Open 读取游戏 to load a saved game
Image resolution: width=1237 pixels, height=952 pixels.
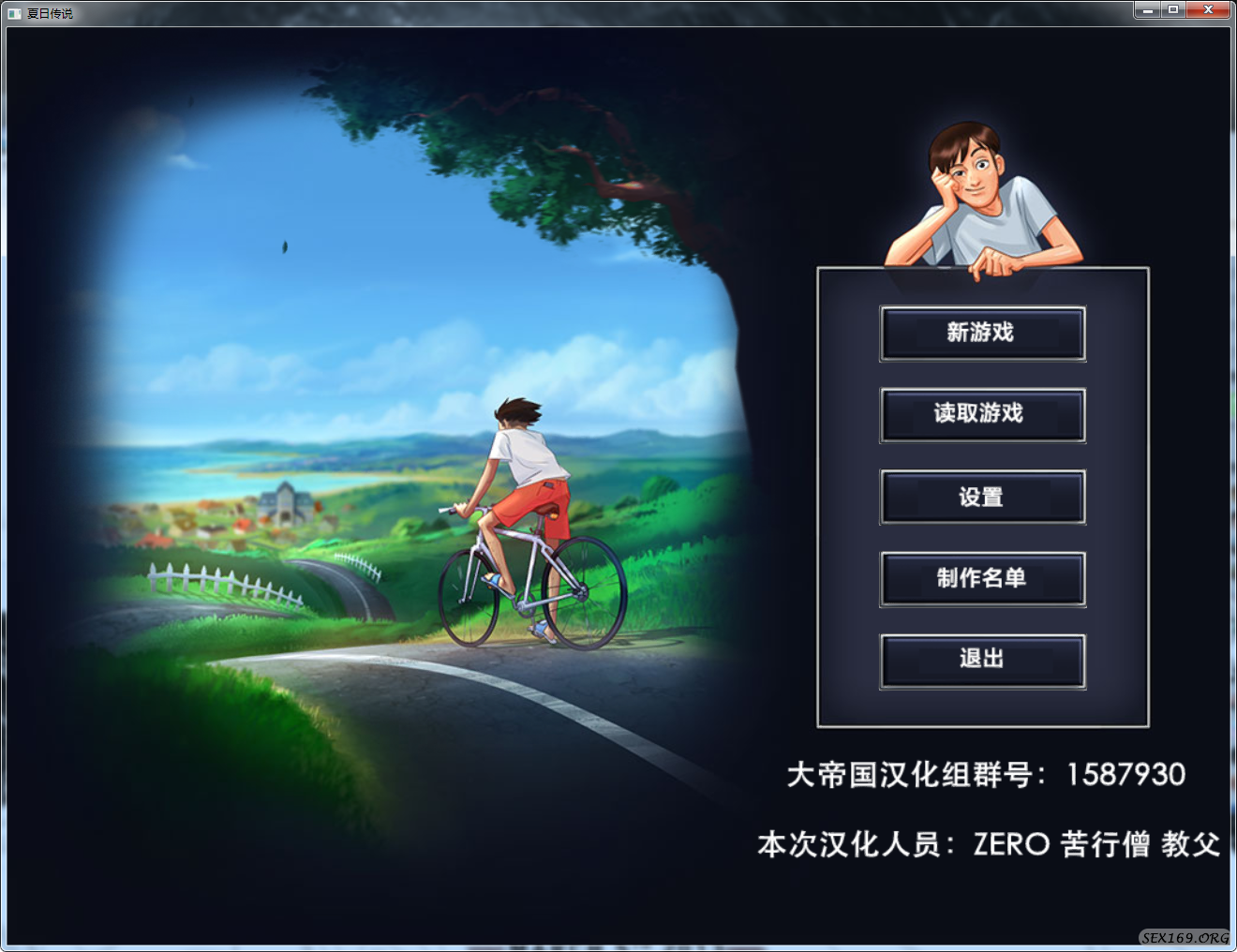click(982, 415)
